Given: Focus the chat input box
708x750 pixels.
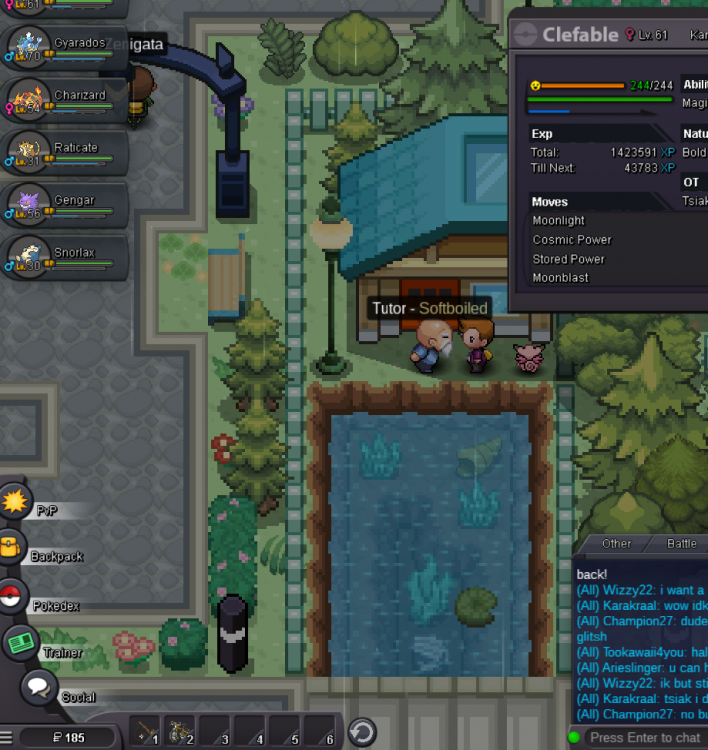Looking at the screenshot, I should pos(645,737).
